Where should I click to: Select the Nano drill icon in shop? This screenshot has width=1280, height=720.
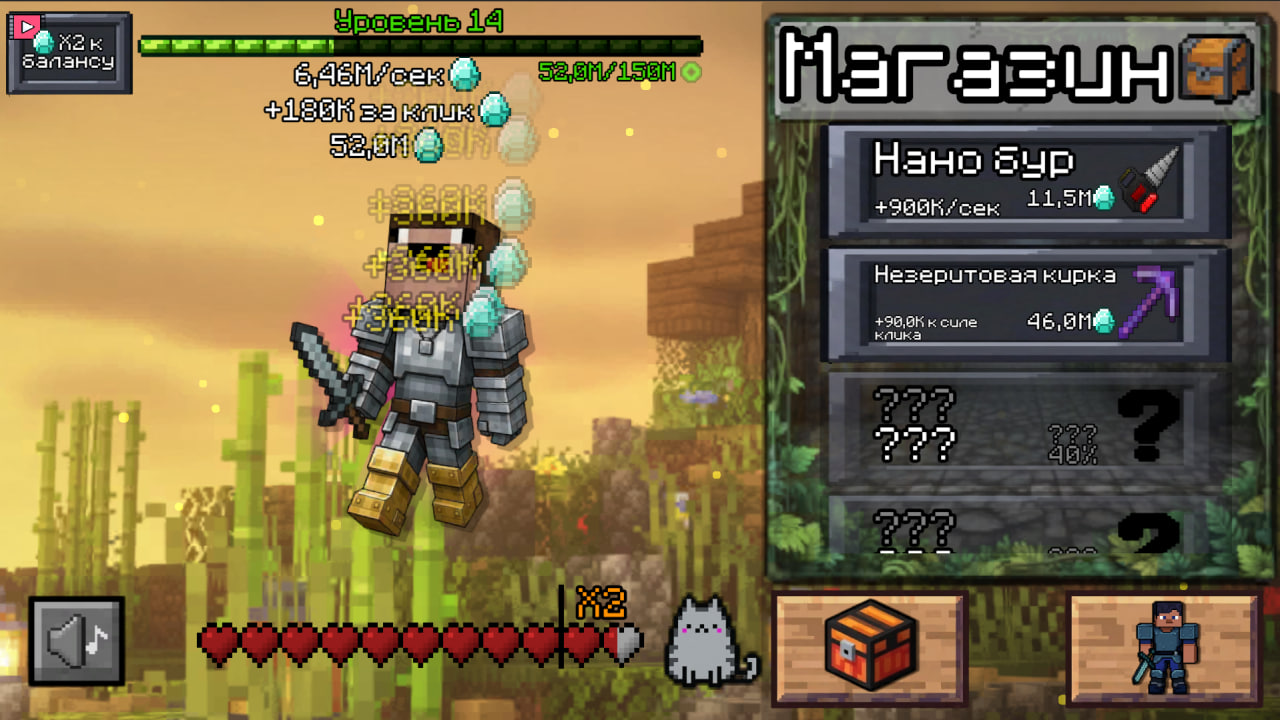(x=1143, y=177)
